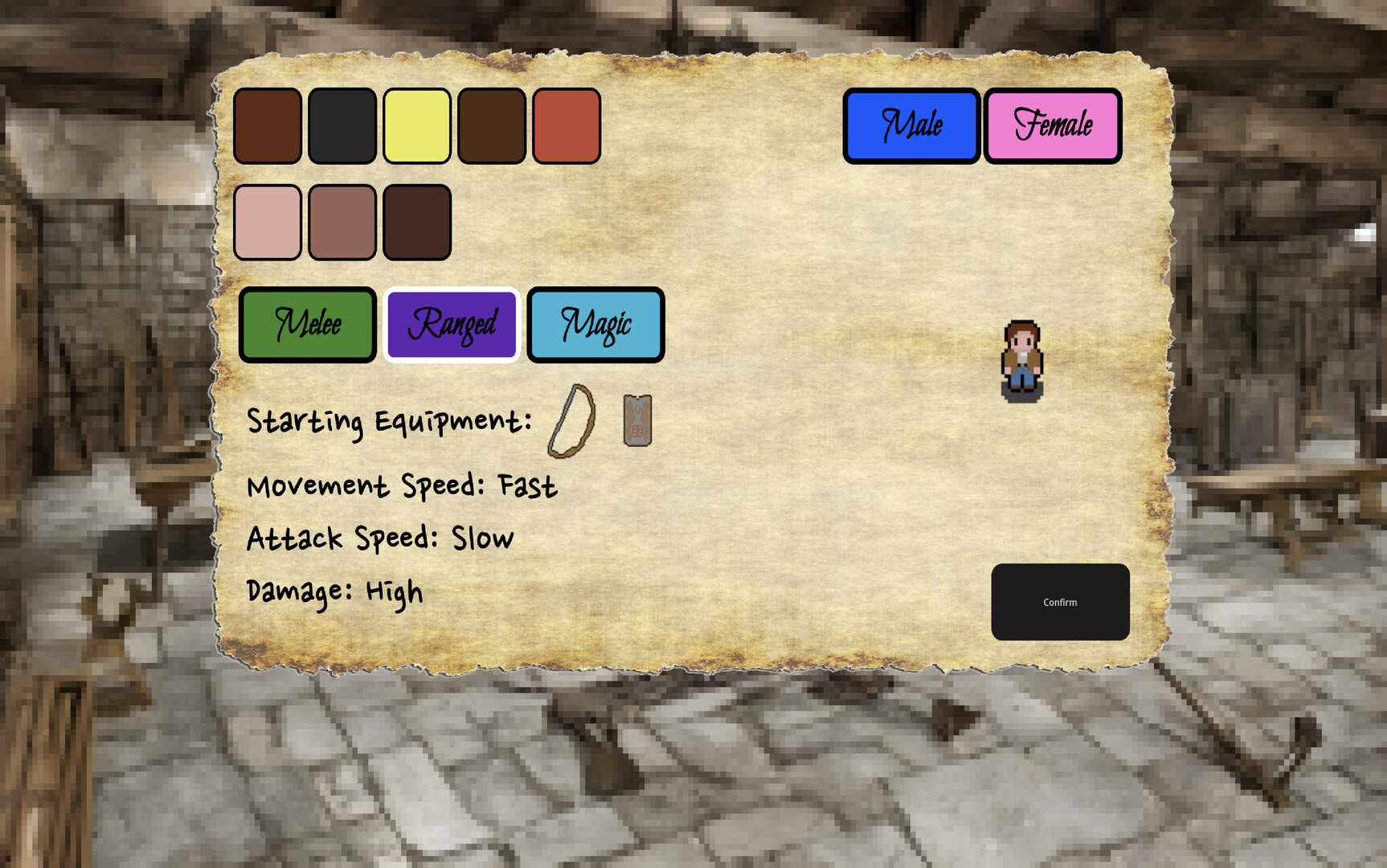Pick the auburn red hair color

click(567, 126)
